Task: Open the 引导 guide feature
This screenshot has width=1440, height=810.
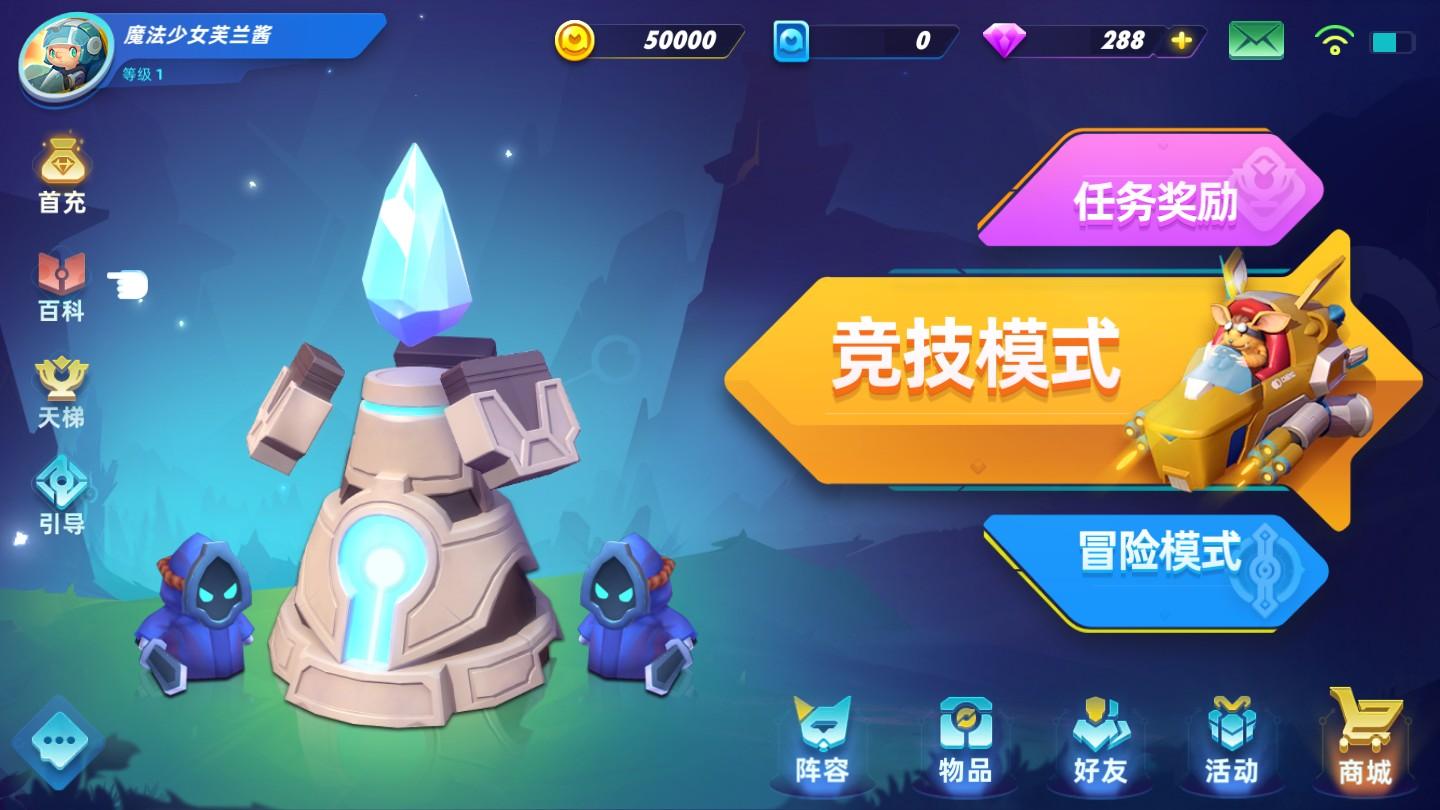Action: click(60, 497)
